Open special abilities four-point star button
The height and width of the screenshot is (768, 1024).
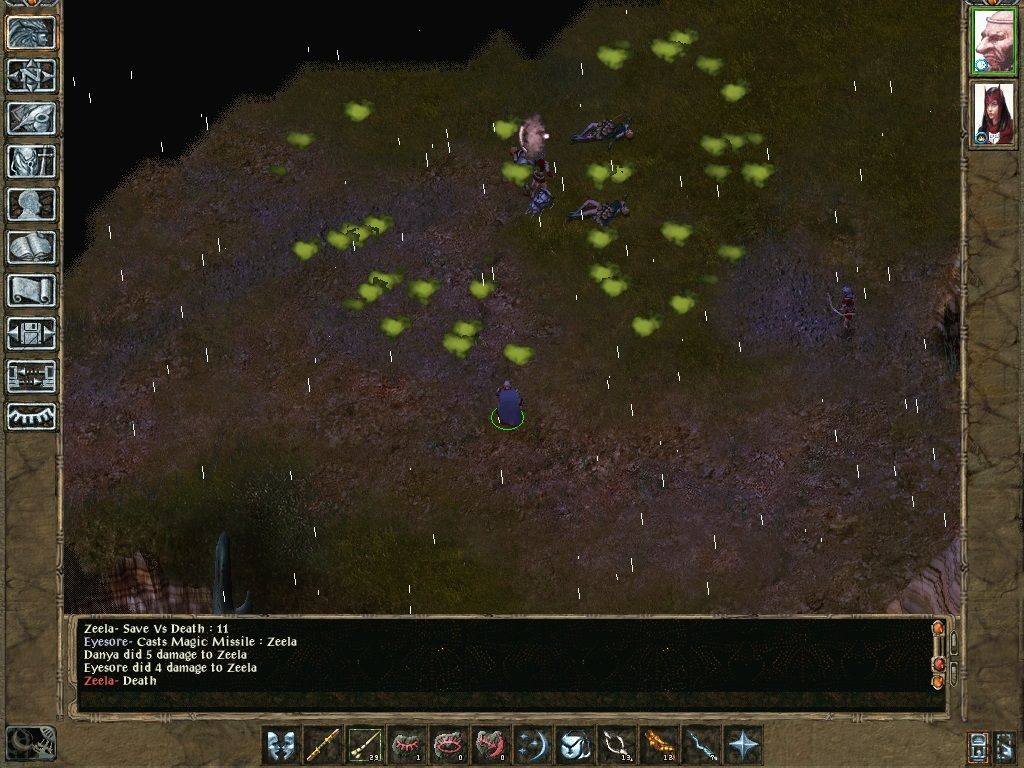pos(743,745)
